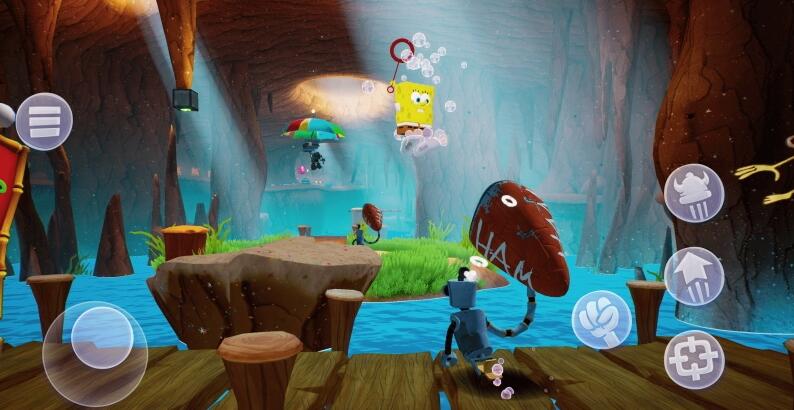
Task: Activate the up-arrow jump button
Action: [694, 276]
